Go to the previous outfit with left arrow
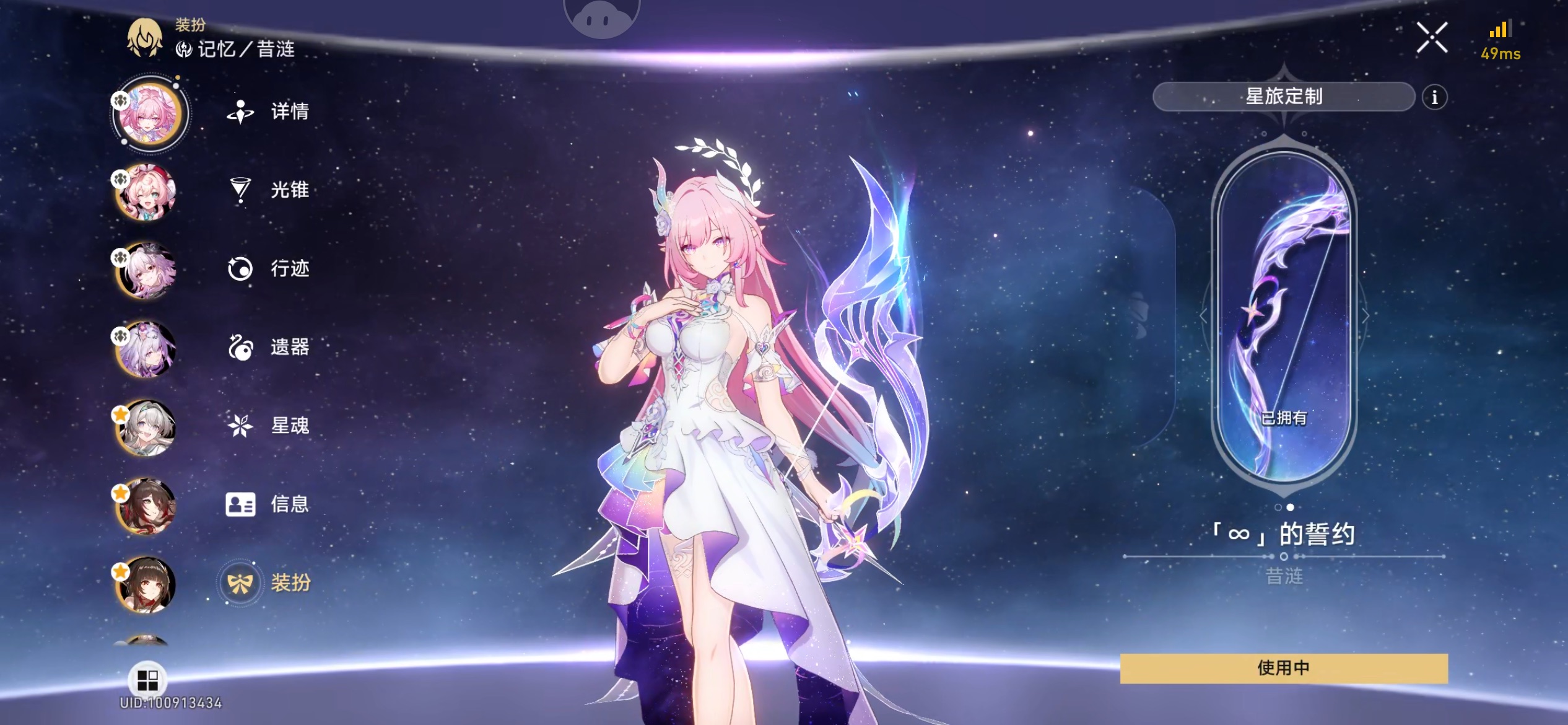Screen dimensions: 1568x725 click(x=1203, y=316)
